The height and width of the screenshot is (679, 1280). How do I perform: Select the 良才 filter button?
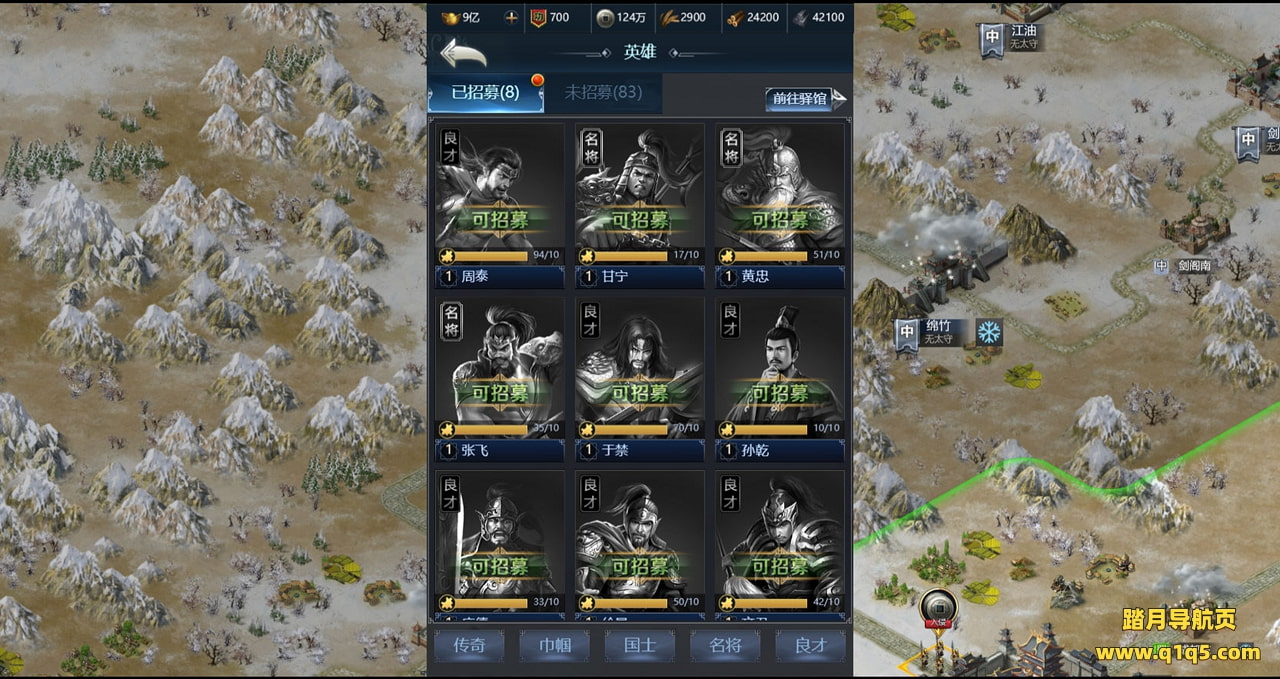click(x=810, y=645)
